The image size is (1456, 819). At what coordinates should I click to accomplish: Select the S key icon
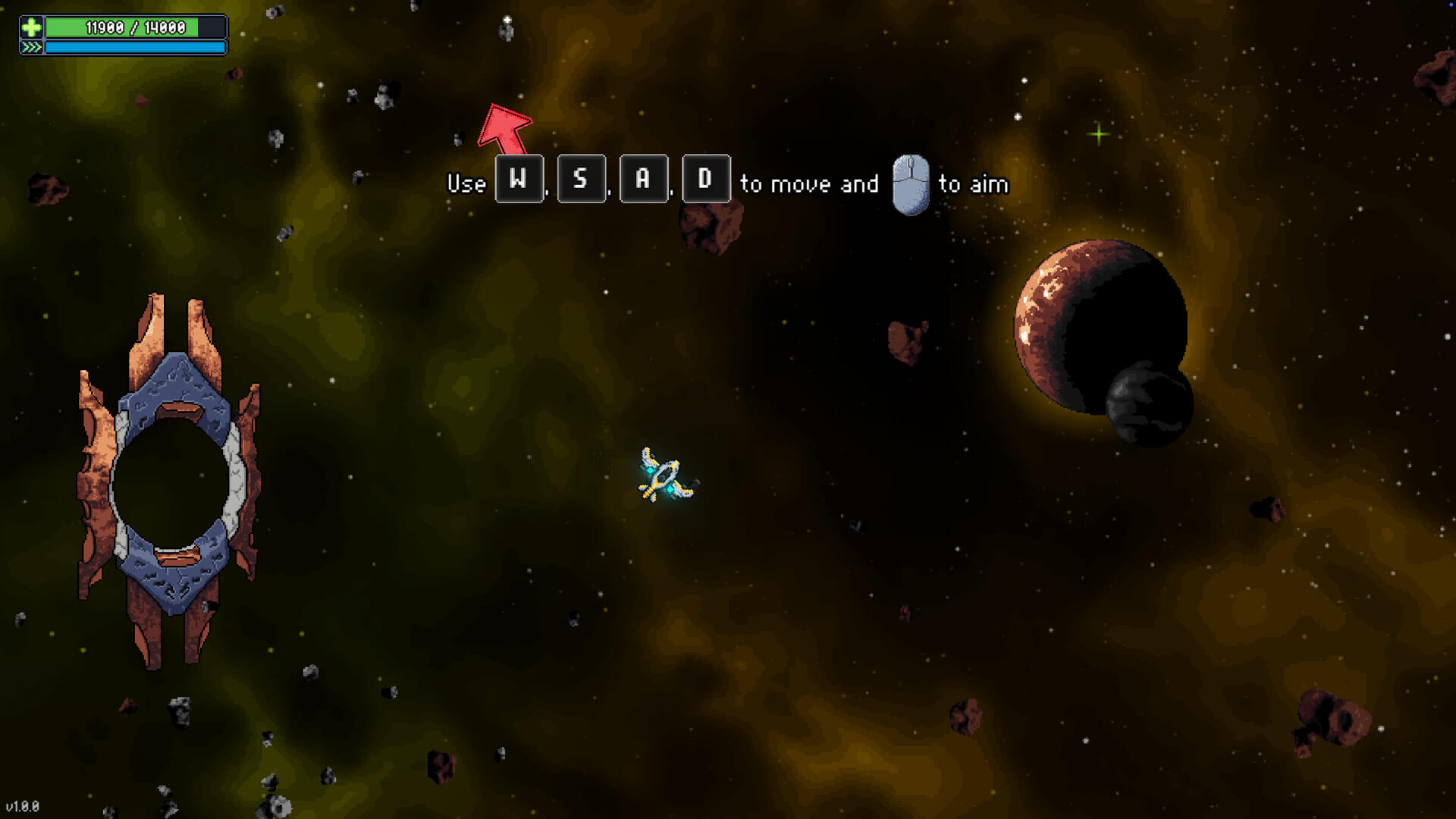click(x=581, y=180)
